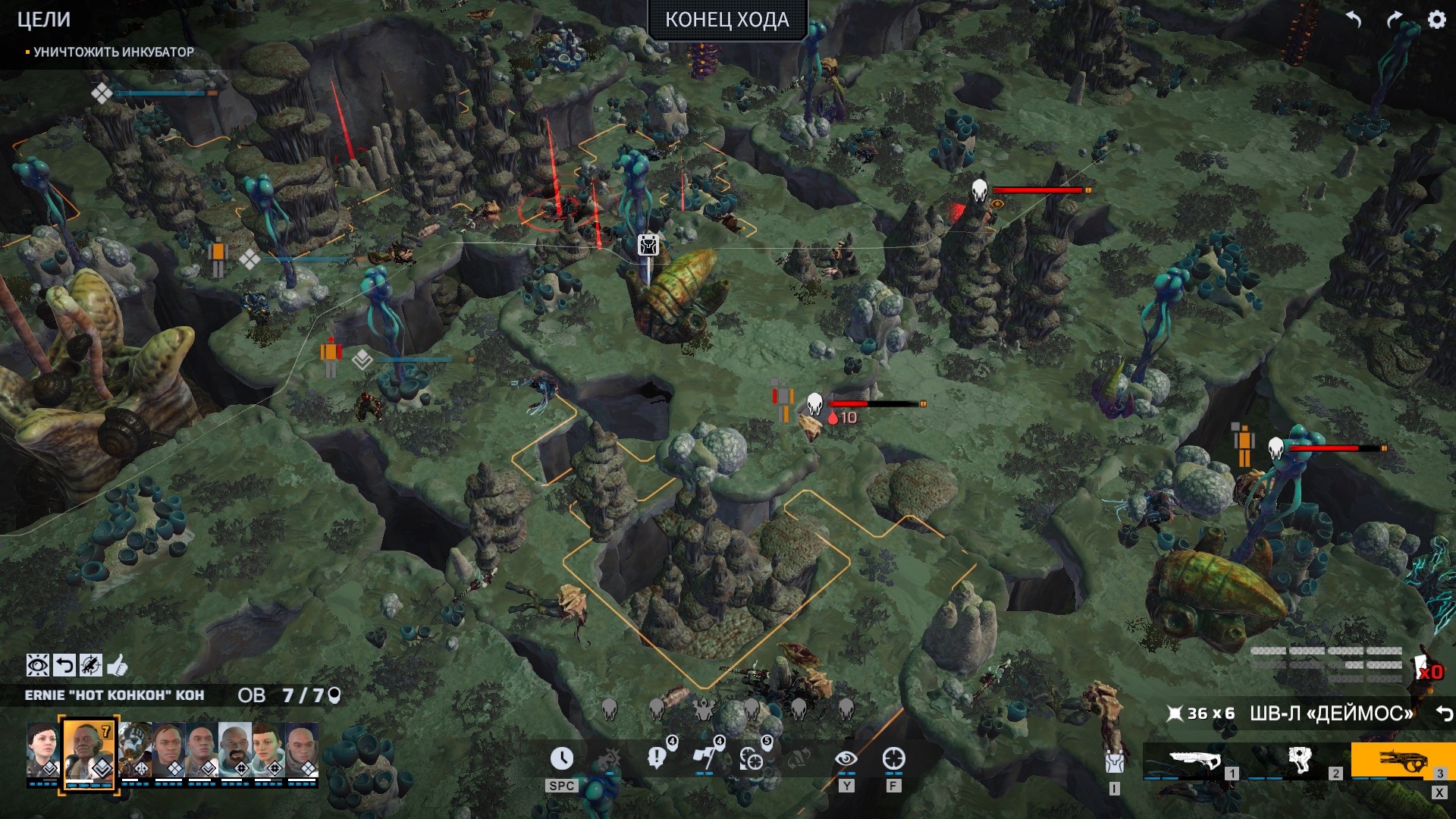Activate the crosshair fire ability
This screenshot has width=1456, height=819.
pyautogui.click(x=893, y=758)
